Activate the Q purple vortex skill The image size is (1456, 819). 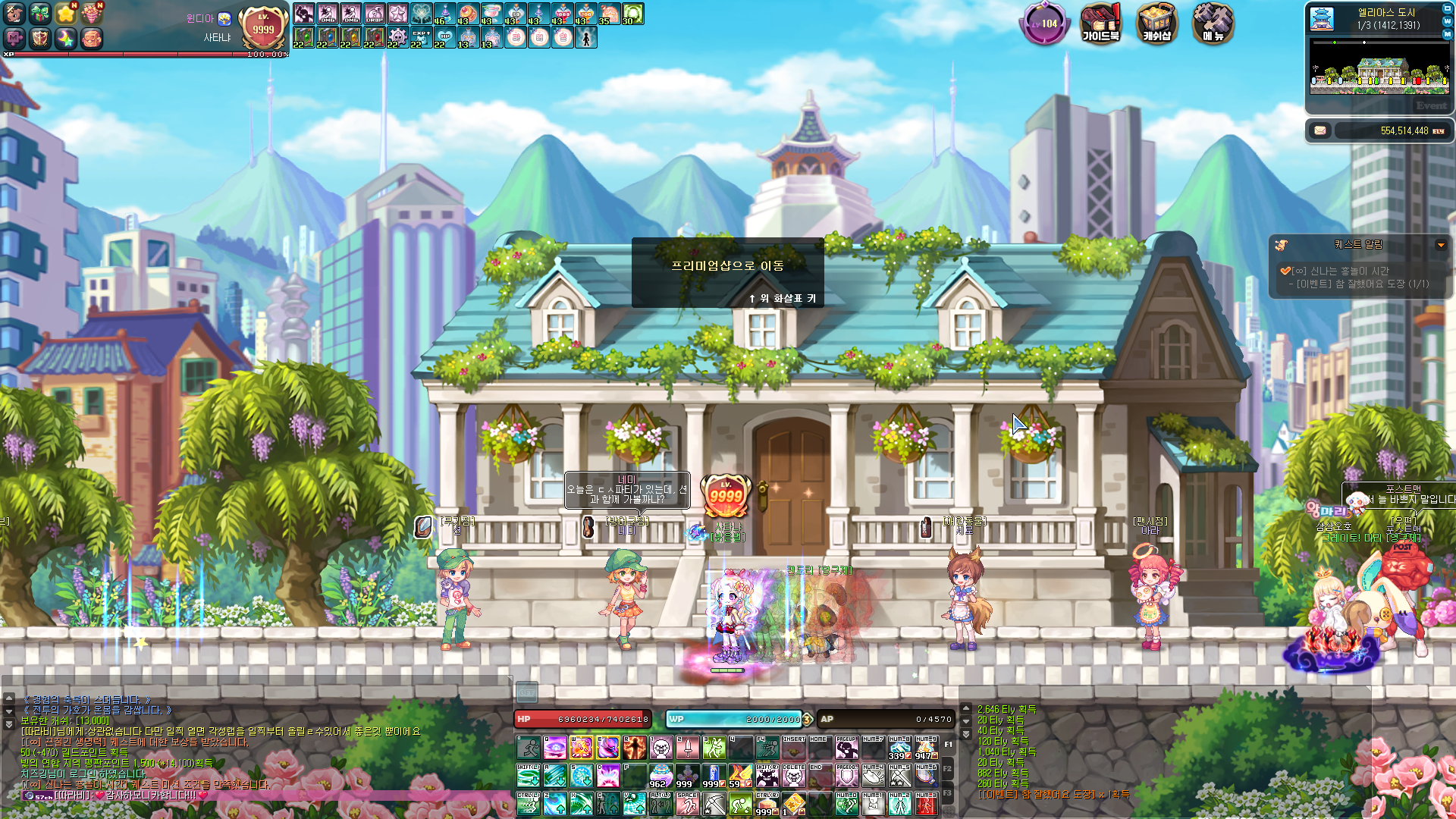[x=555, y=748]
